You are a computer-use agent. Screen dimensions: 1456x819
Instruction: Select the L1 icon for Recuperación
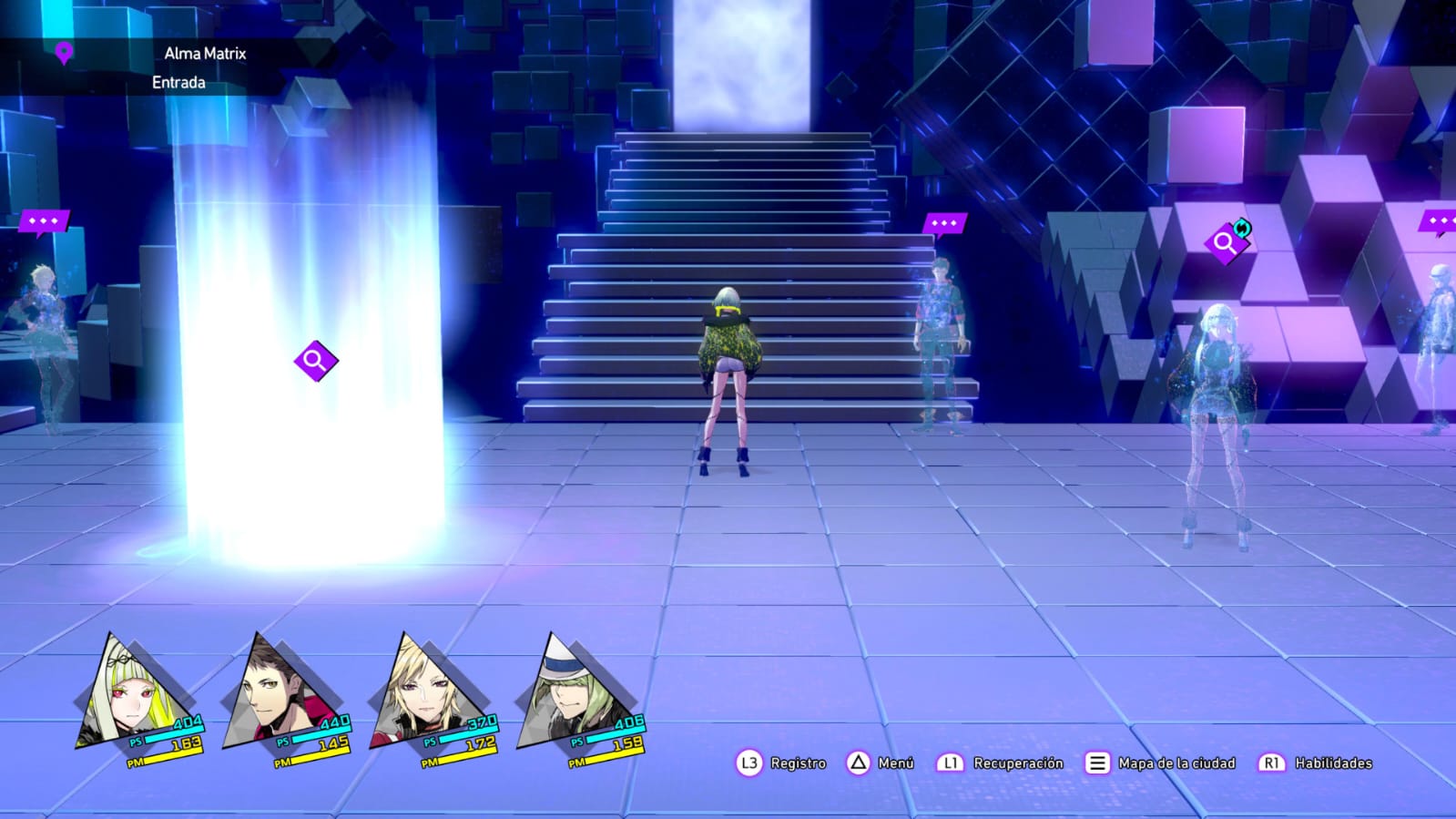(950, 763)
